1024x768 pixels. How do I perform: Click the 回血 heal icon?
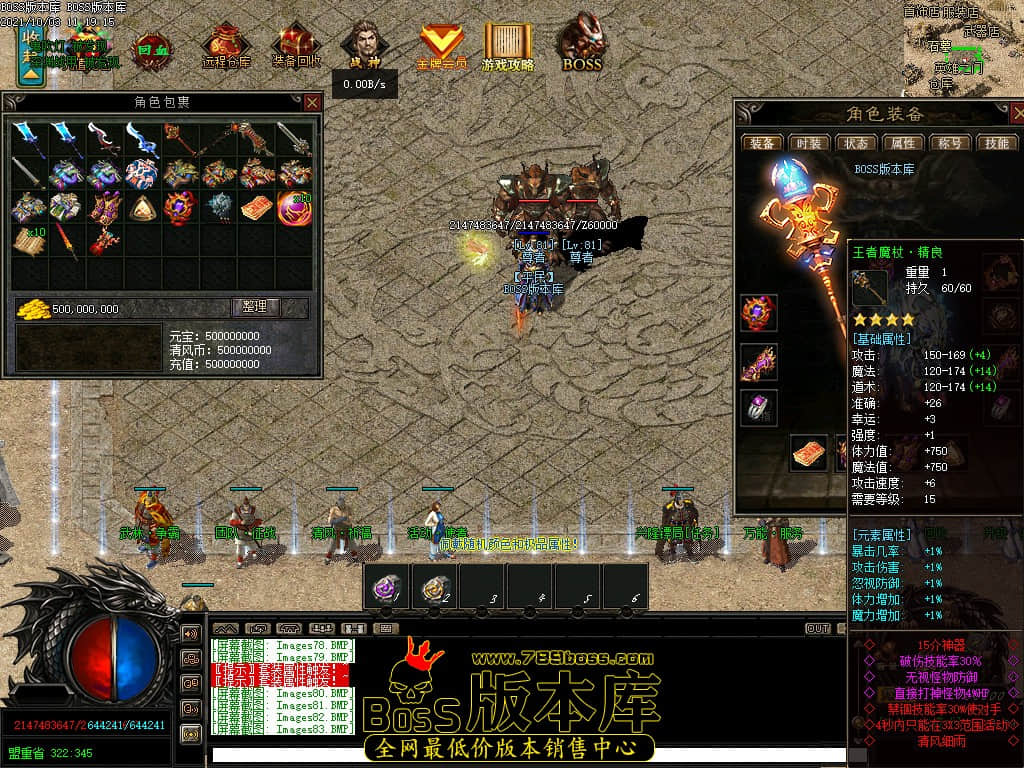152,47
